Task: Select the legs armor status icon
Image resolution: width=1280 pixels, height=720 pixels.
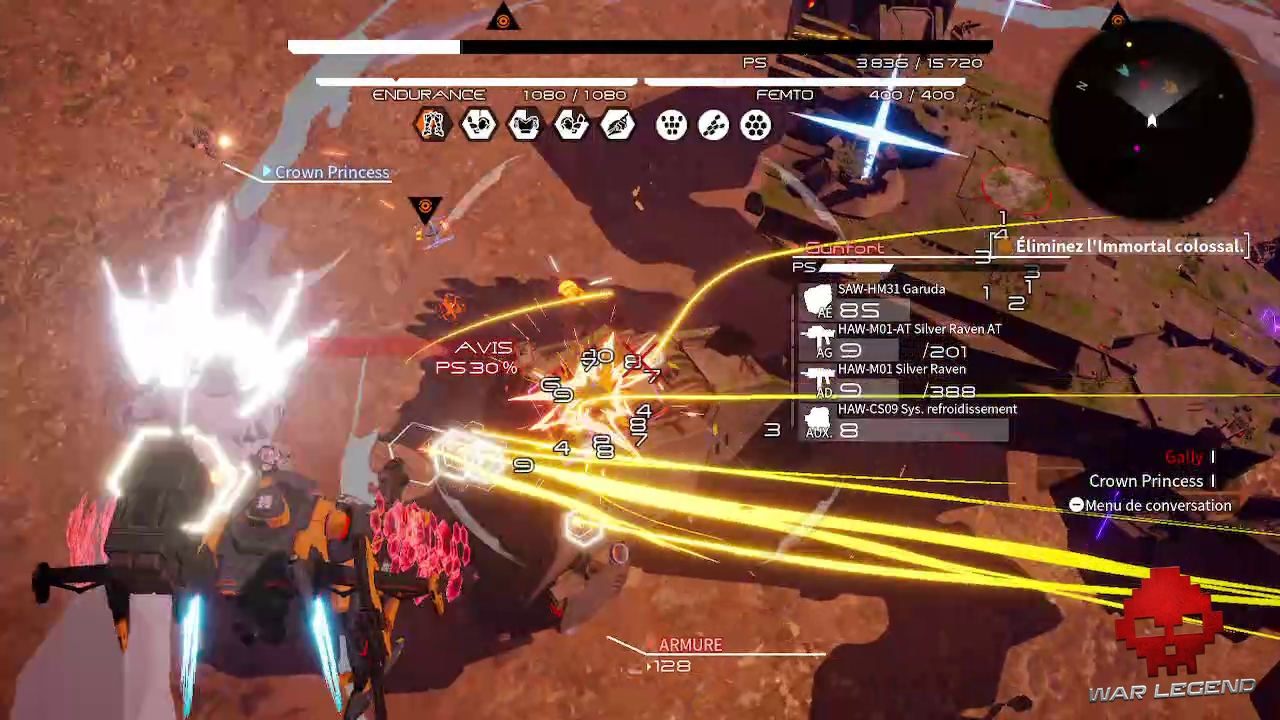Action: coord(433,125)
